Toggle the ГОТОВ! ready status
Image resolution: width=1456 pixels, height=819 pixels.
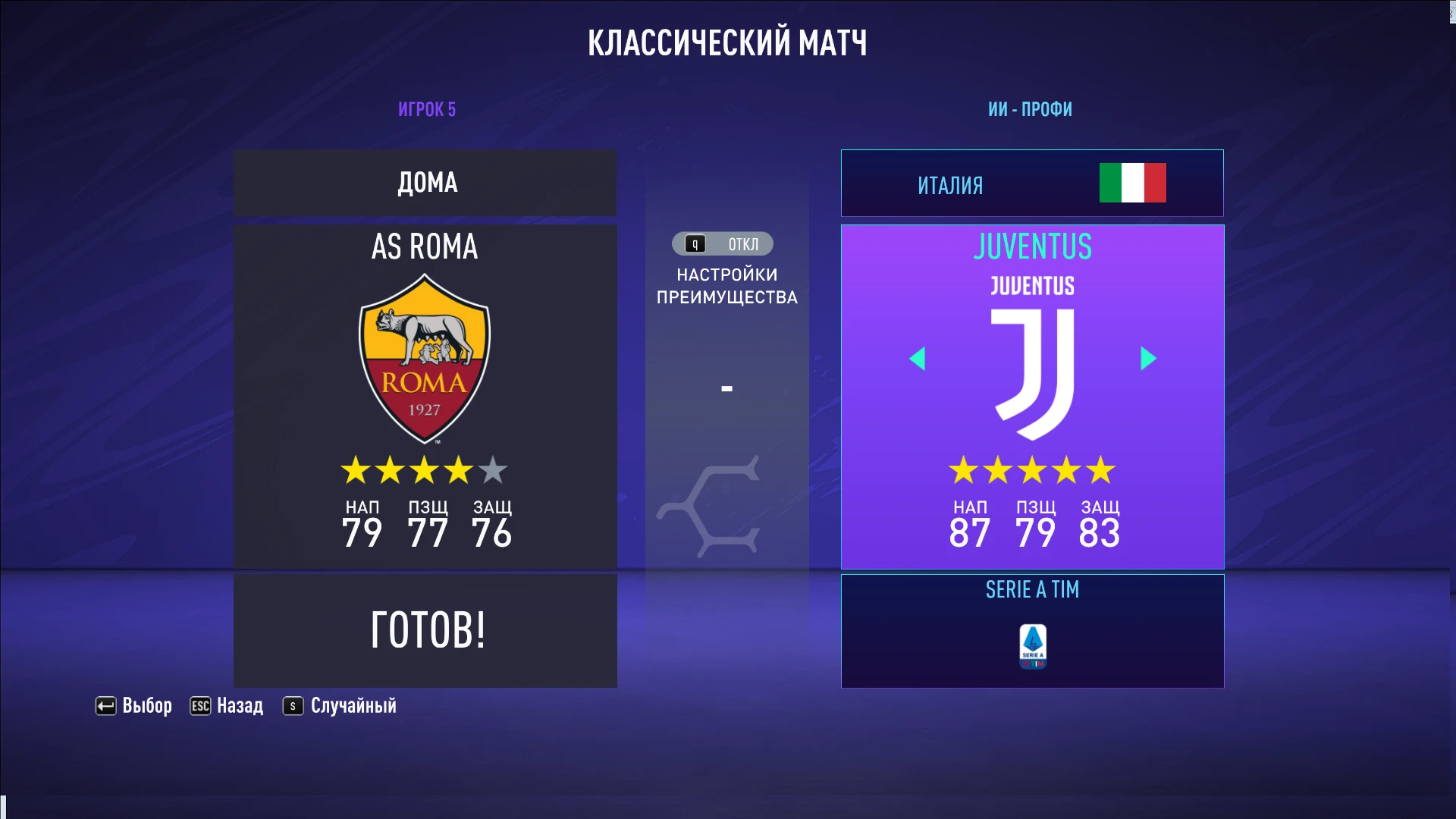425,629
